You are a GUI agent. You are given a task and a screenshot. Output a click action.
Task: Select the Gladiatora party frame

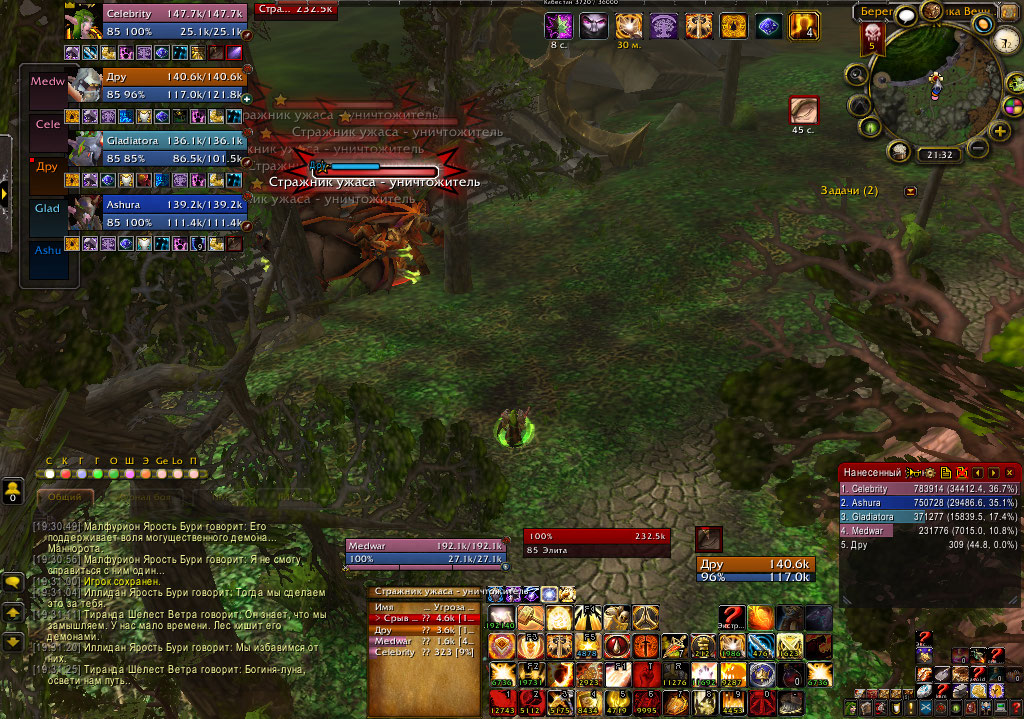coord(158,149)
